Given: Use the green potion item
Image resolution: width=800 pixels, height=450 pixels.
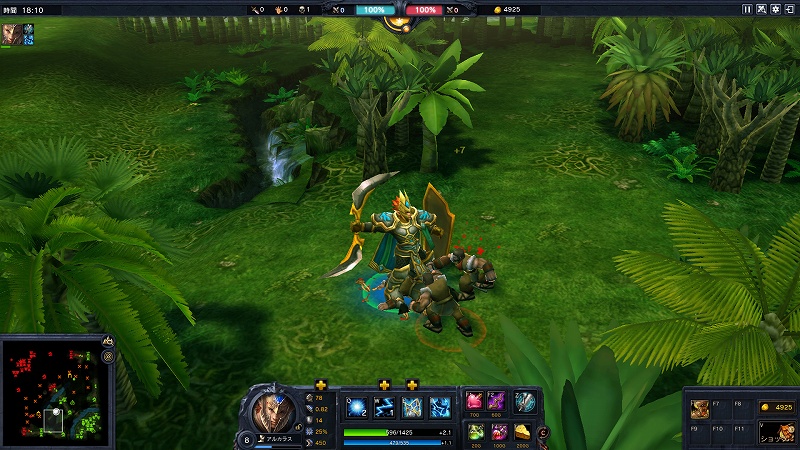Looking at the screenshot, I should [473, 431].
